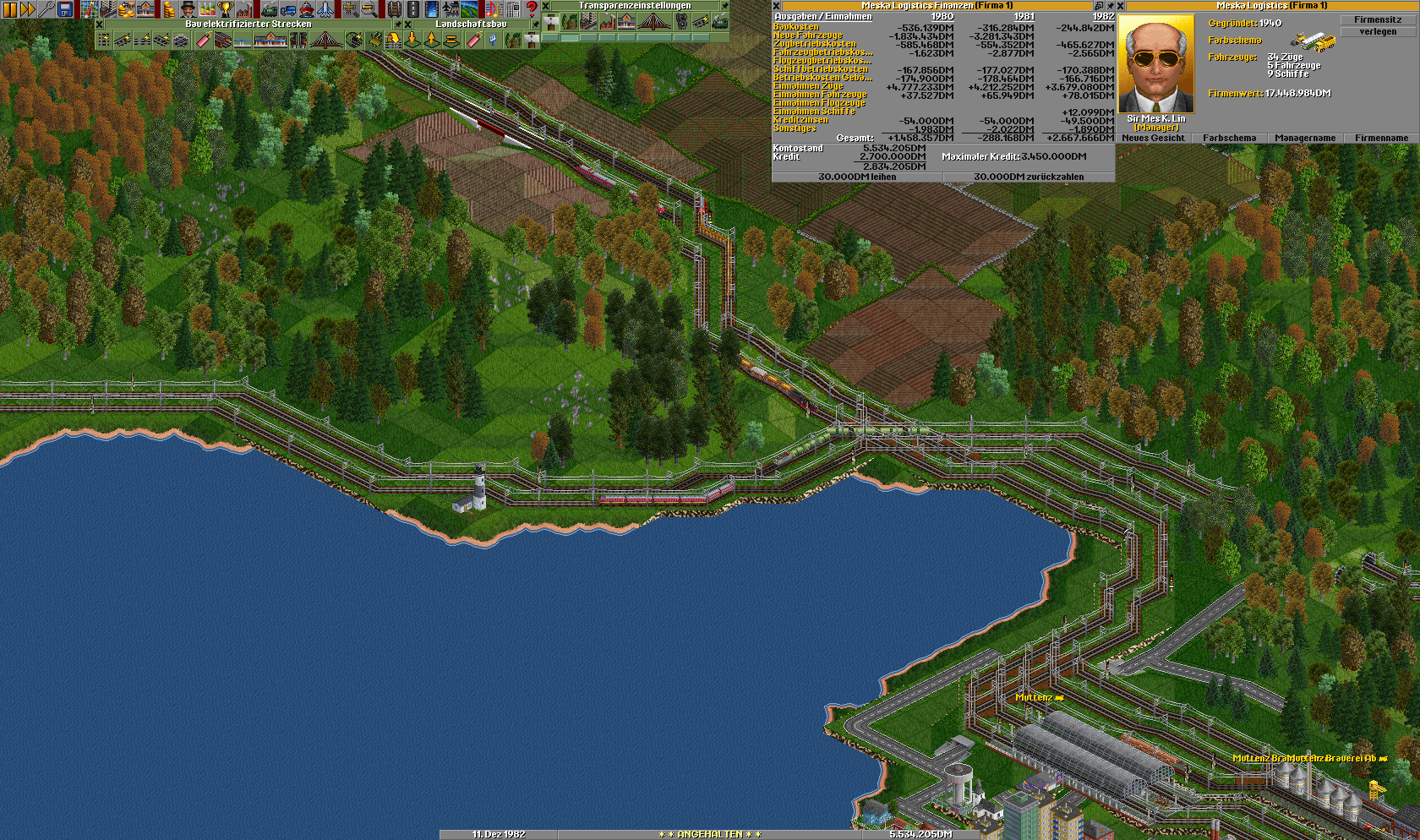Choose 'Neues Gesicht' for the manager
The height and width of the screenshot is (840, 1420).
[1153, 138]
